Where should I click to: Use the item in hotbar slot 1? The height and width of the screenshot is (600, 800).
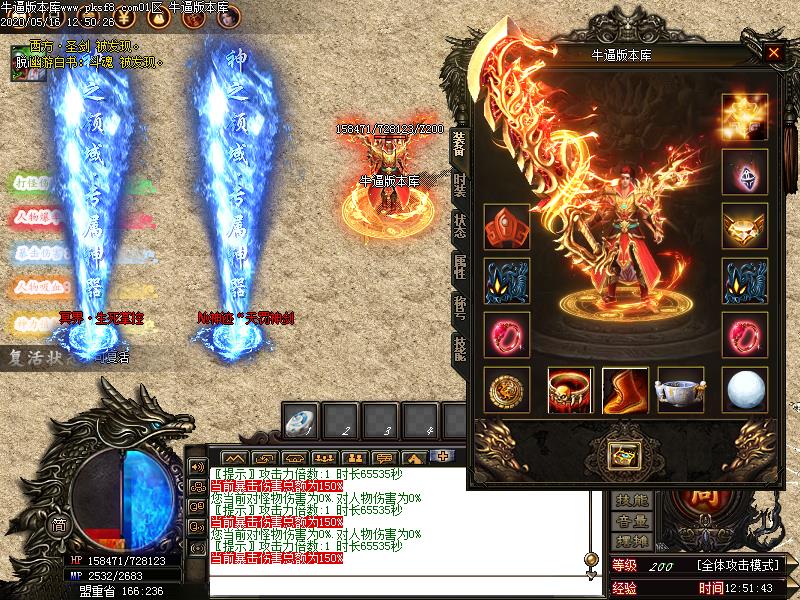pyautogui.click(x=300, y=421)
